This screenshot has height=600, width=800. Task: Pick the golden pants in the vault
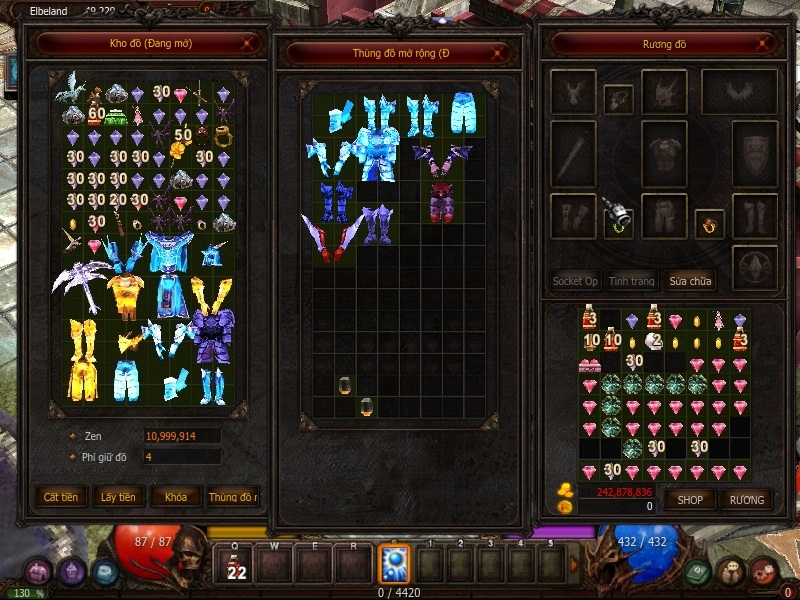tap(82, 358)
